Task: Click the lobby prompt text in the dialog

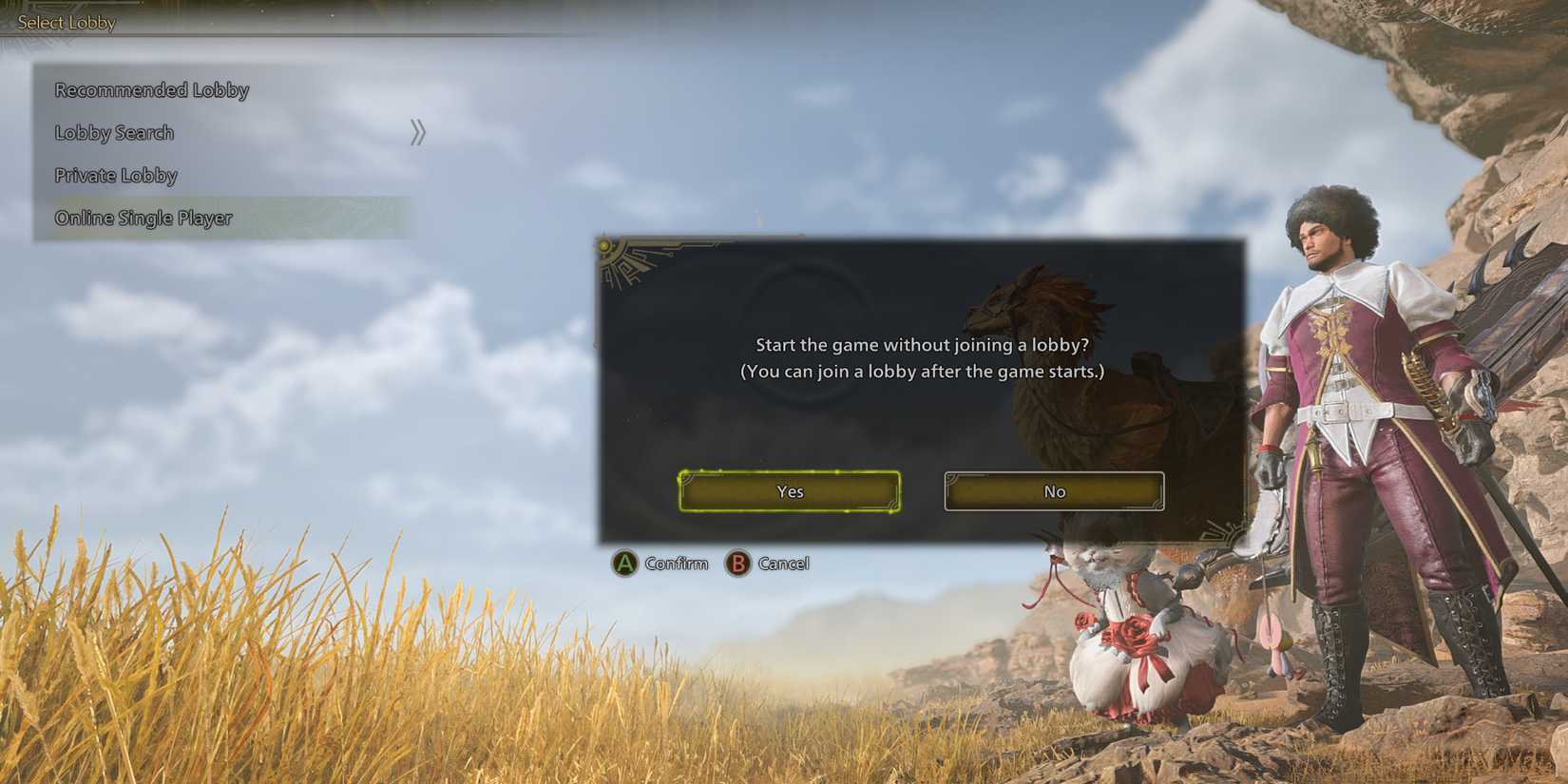Action: click(922, 358)
